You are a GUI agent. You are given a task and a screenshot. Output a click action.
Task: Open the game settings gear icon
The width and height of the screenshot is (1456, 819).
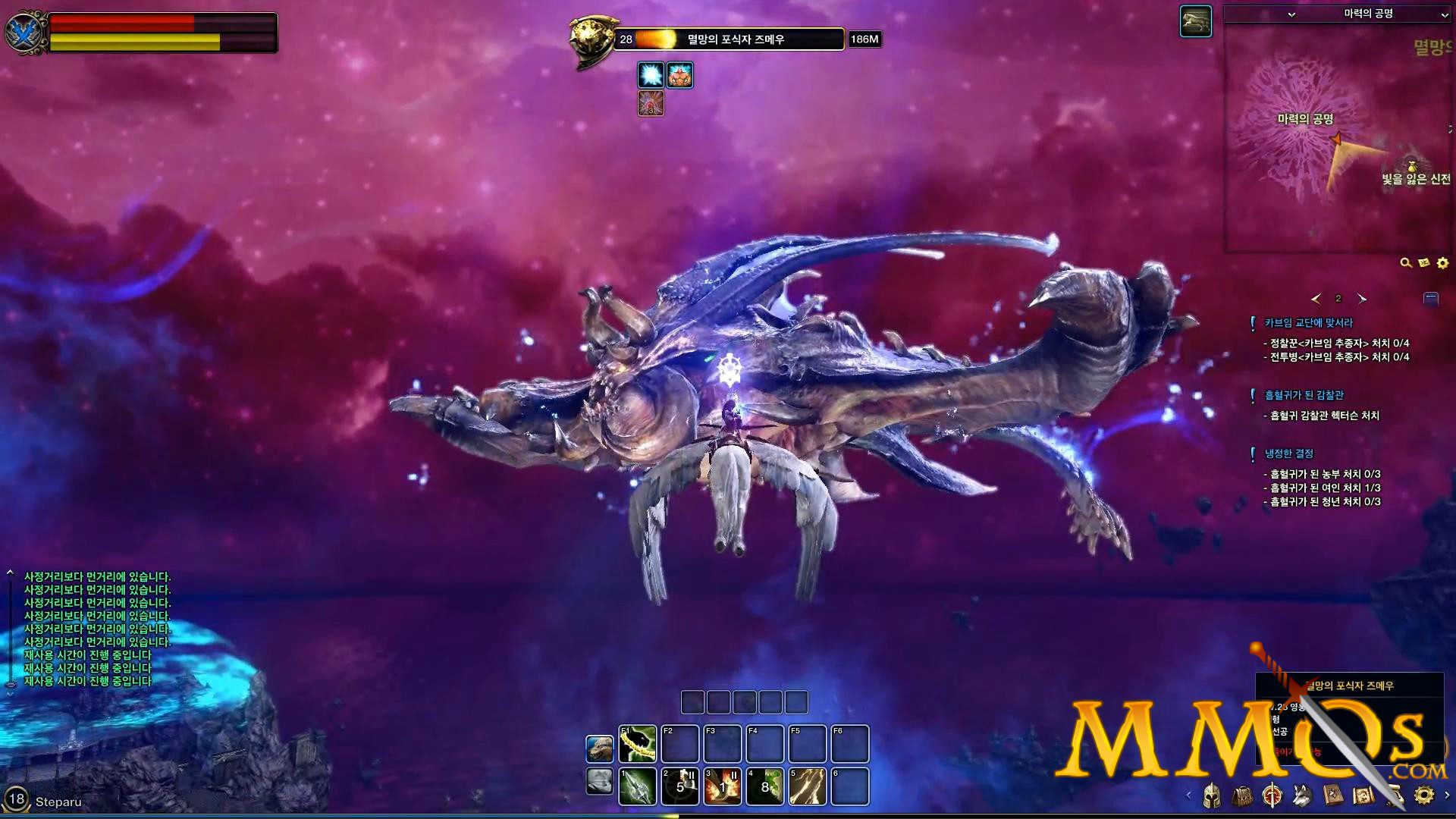click(1424, 796)
